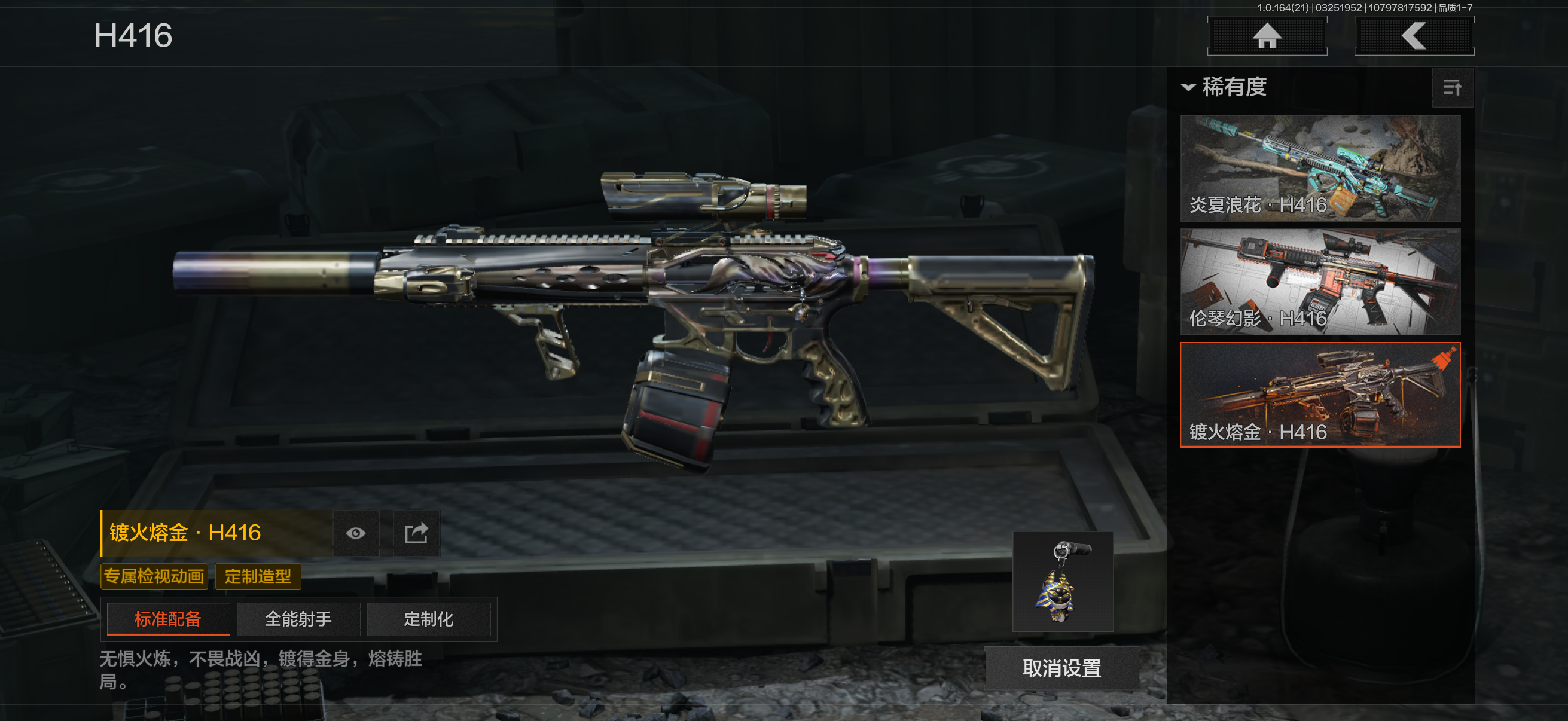This screenshot has height=721, width=1568.
Task: Select the 镀火熔金 · H416 skin
Action: [x=1320, y=395]
